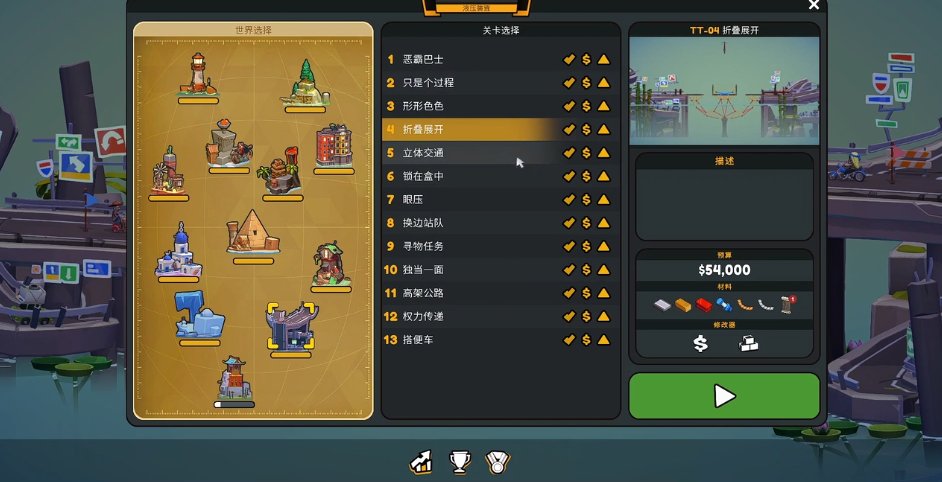
Task: Start the level with the green play button
Action: point(724,396)
